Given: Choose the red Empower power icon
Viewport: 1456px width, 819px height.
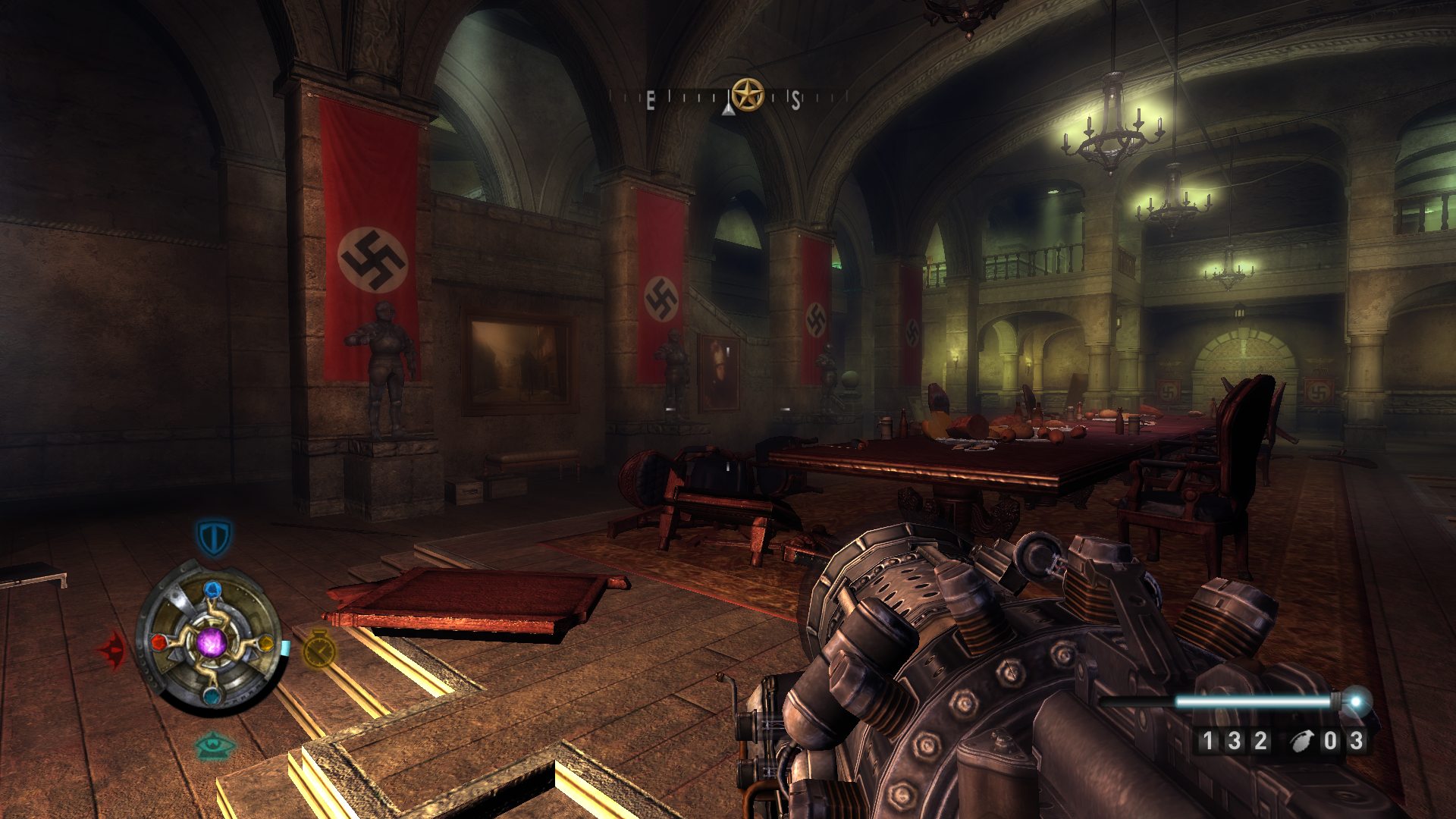Looking at the screenshot, I should point(112,650).
